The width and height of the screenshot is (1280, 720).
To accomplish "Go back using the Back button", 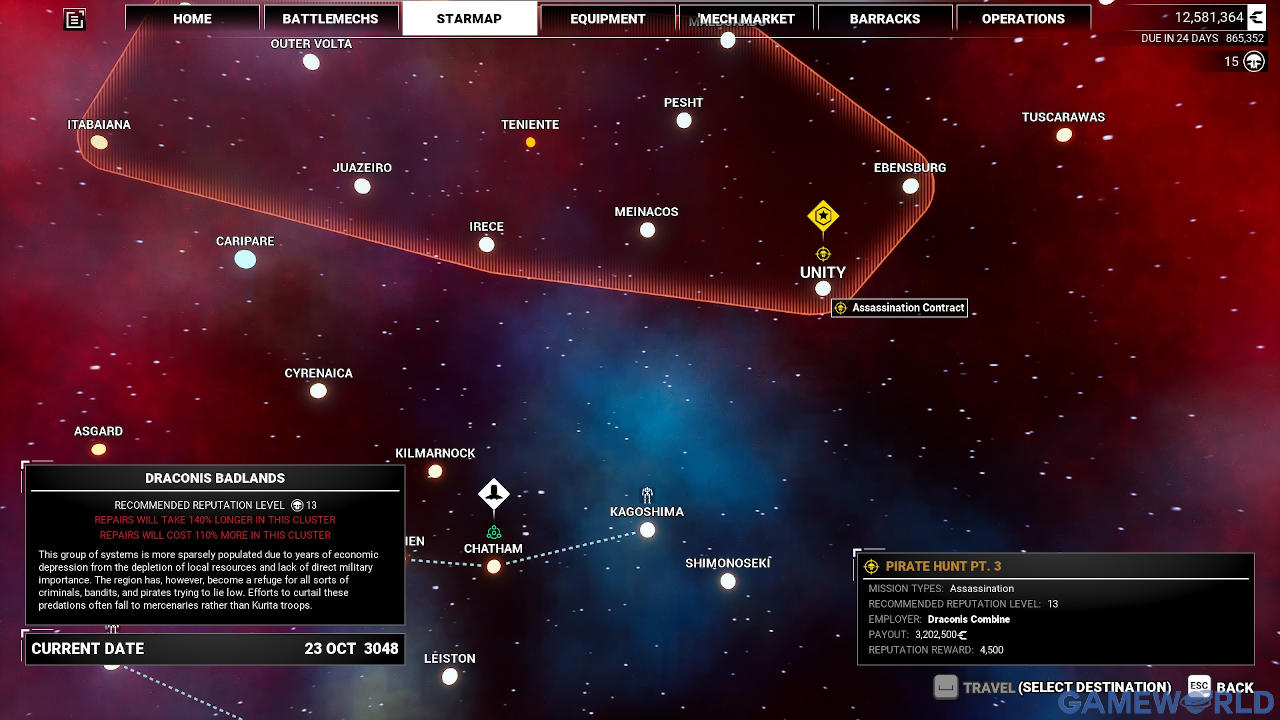I will pos(1221,687).
